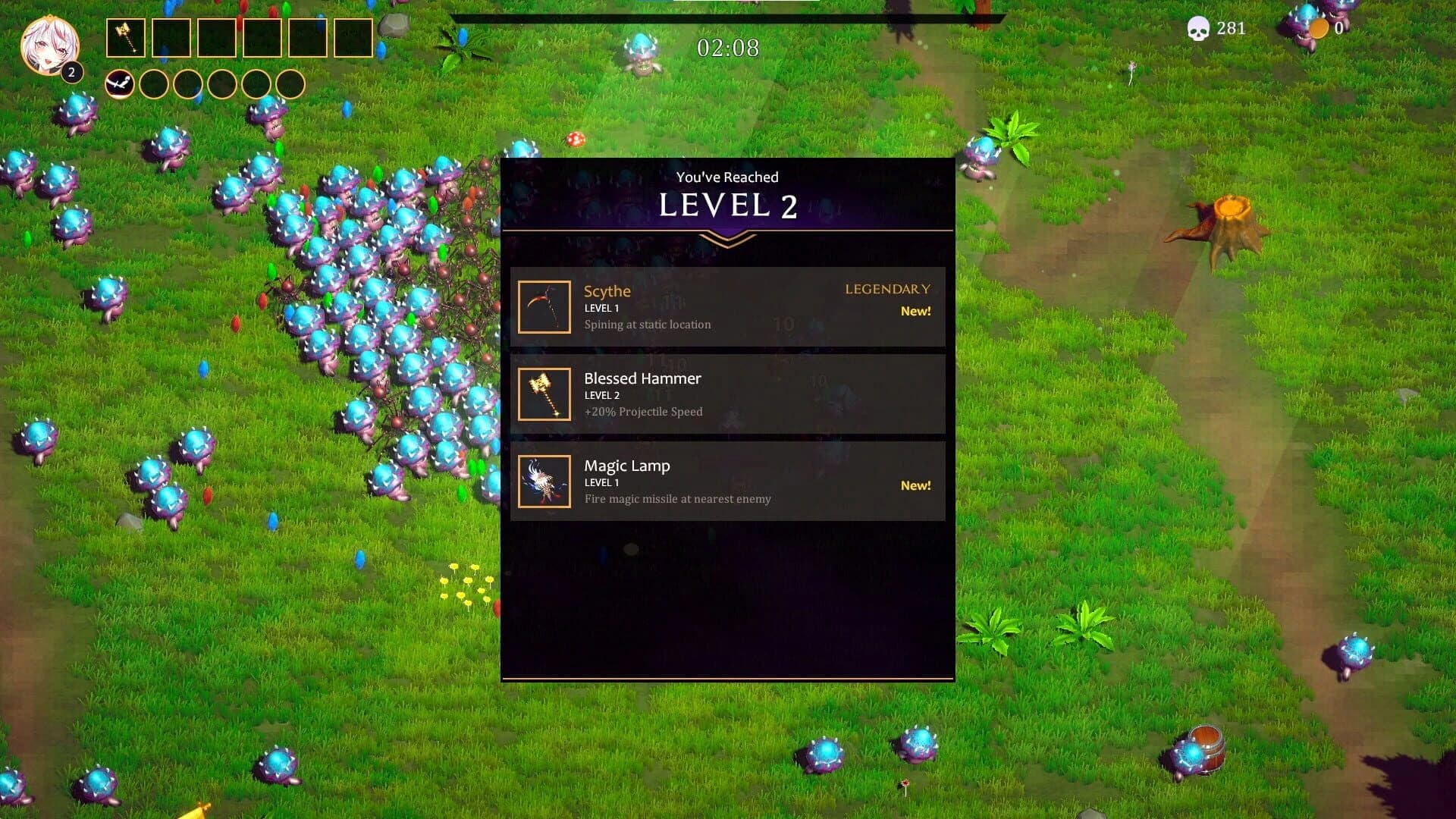Click the LEGENDARY rarity label

coord(887,289)
